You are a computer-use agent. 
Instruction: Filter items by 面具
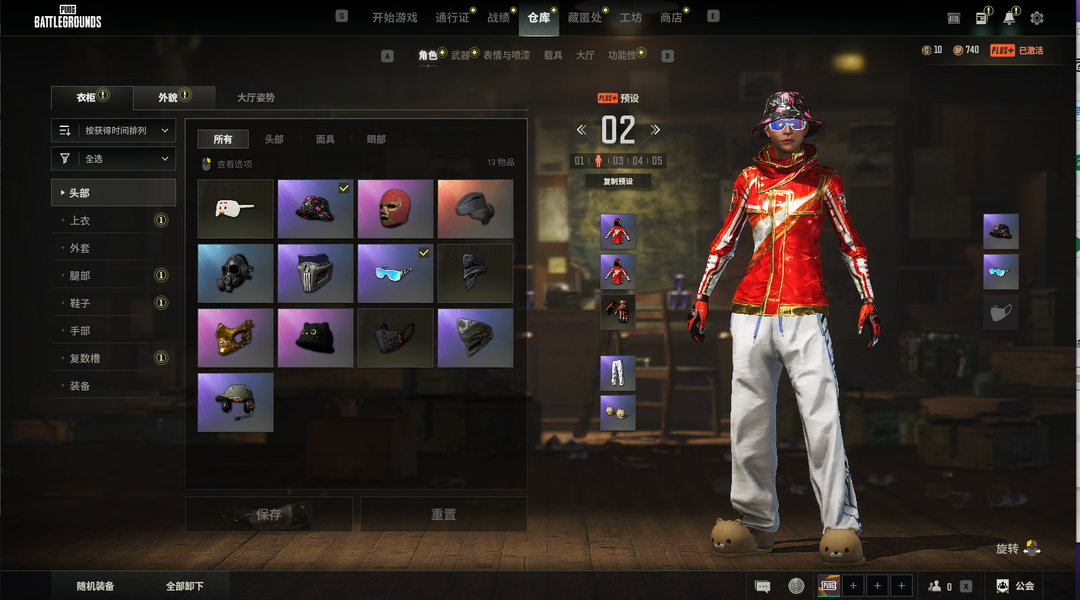tap(325, 140)
